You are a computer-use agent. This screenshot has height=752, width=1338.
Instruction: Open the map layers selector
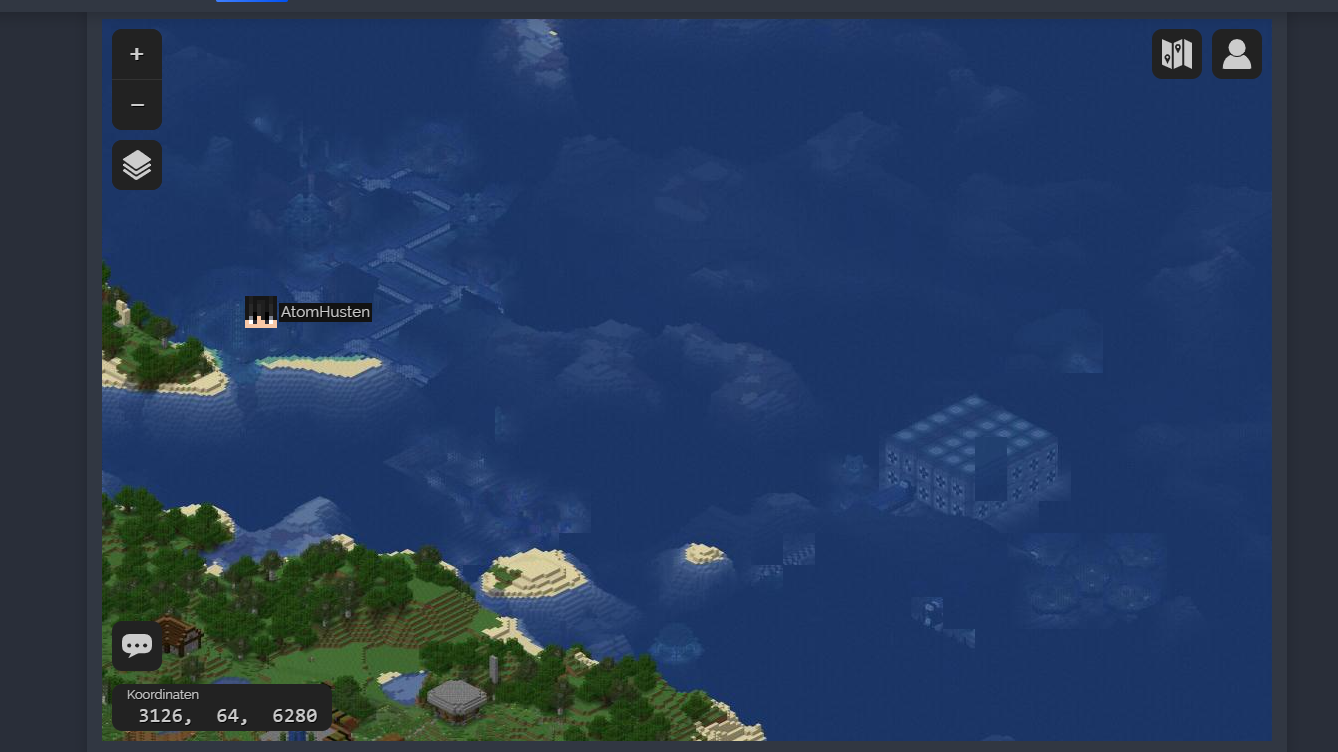(x=137, y=164)
